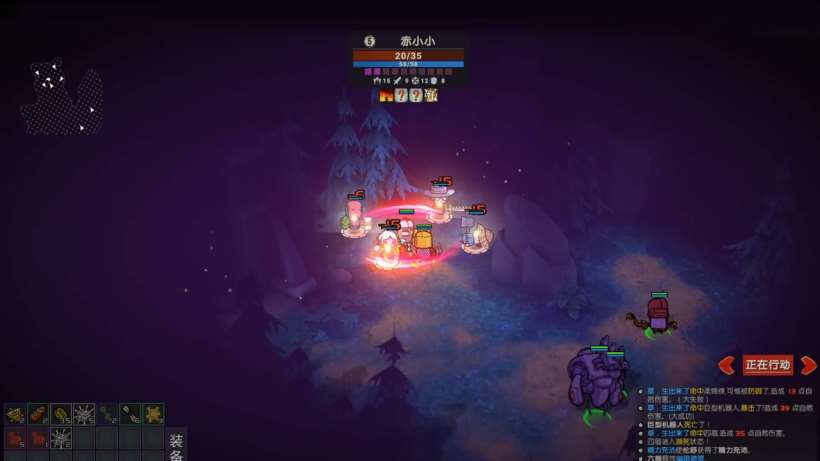The image size is (820, 461).
Task: Pick the wrench tool hotbar slot
Action: click(x=130, y=414)
